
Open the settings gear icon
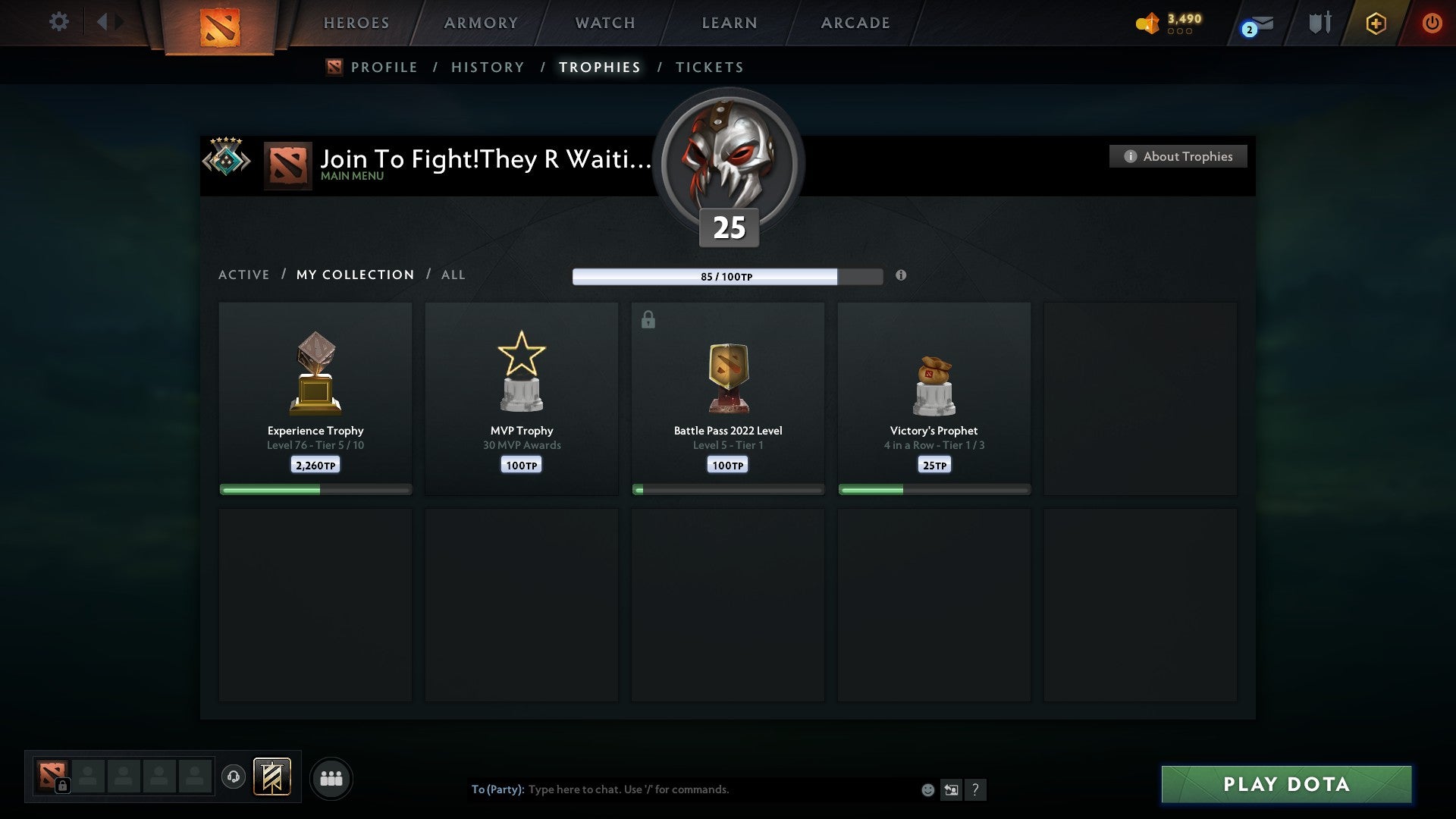pos(59,22)
